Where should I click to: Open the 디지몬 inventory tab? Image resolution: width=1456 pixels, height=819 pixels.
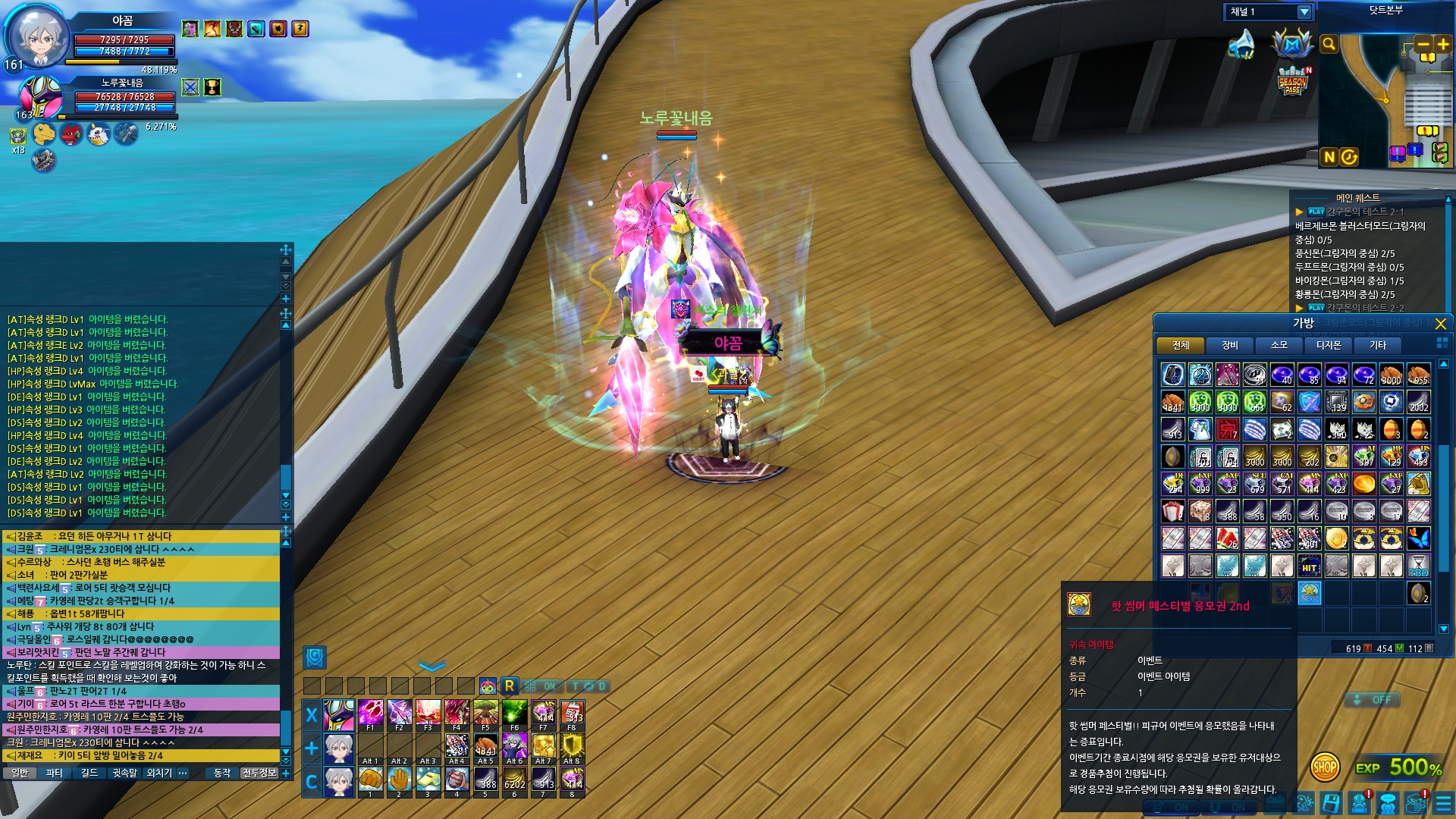pyautogui.click(x=1329, y=346)
